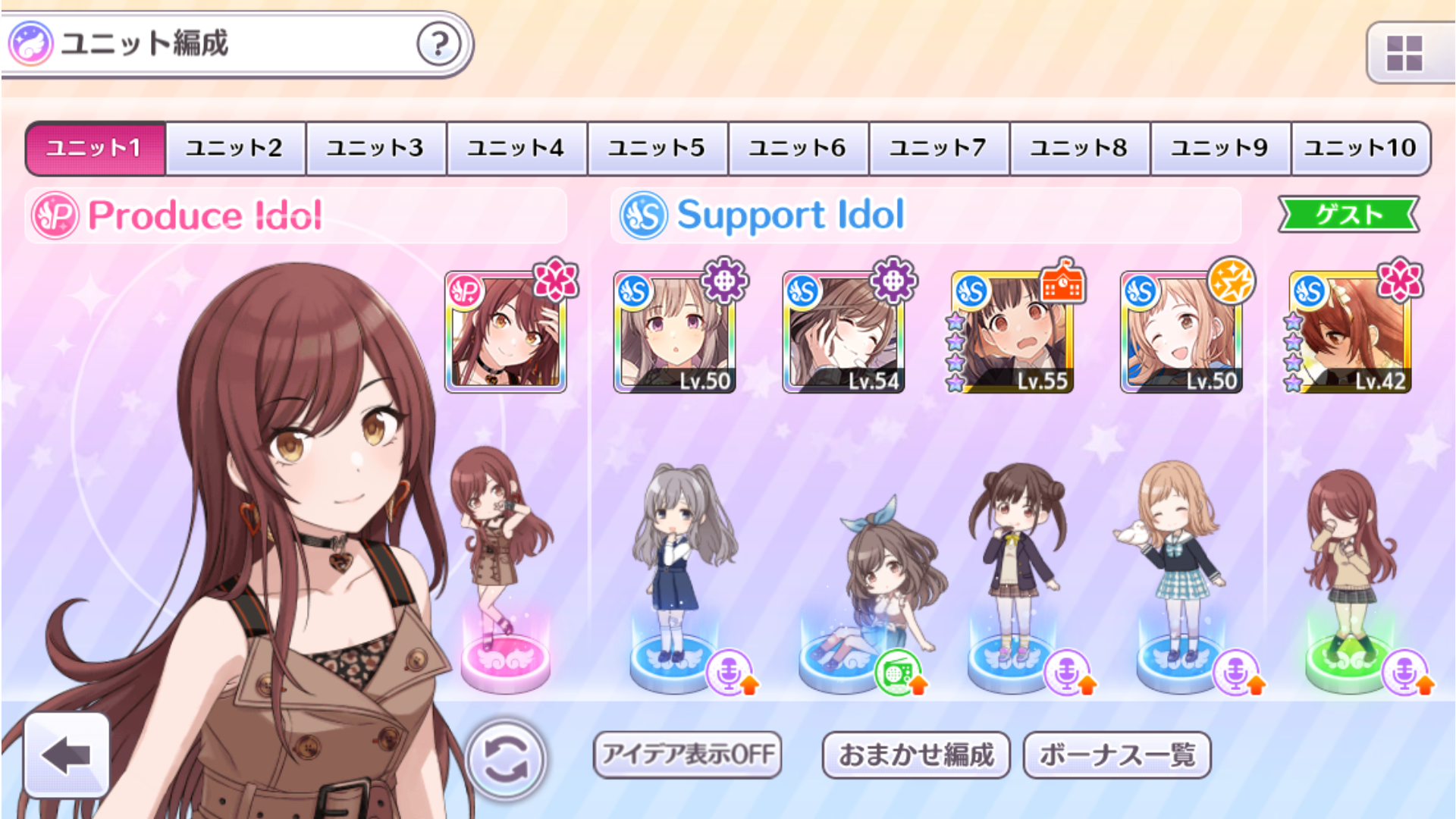The height and width of the screenshot is (819, 1456).
Task: Switch to the ユニット10 tab
Action: click(x=1360, y=148)
